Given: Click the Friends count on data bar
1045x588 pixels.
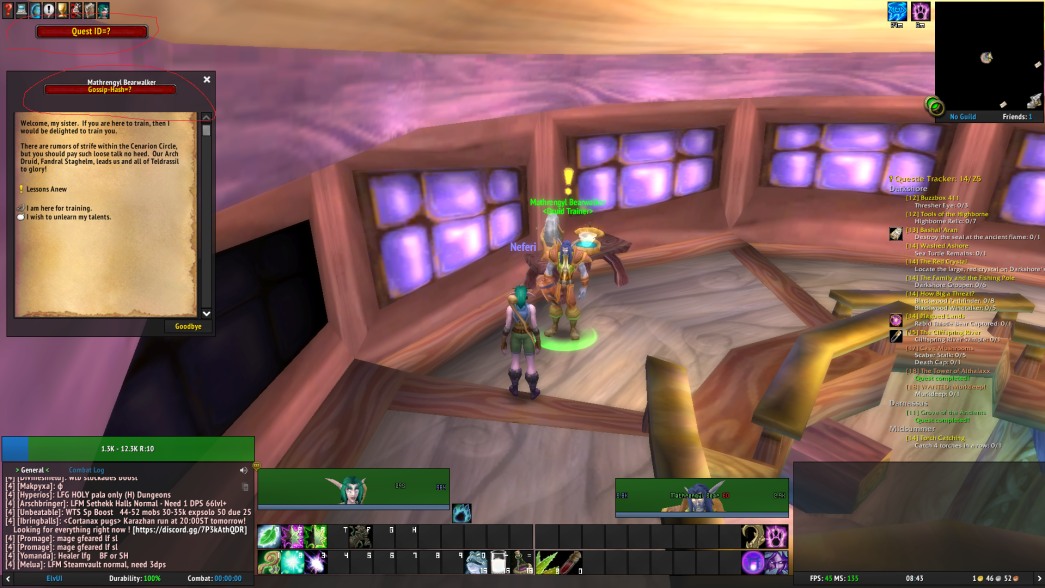Looking at the screenshot, I should click(x=1017, y=116).
